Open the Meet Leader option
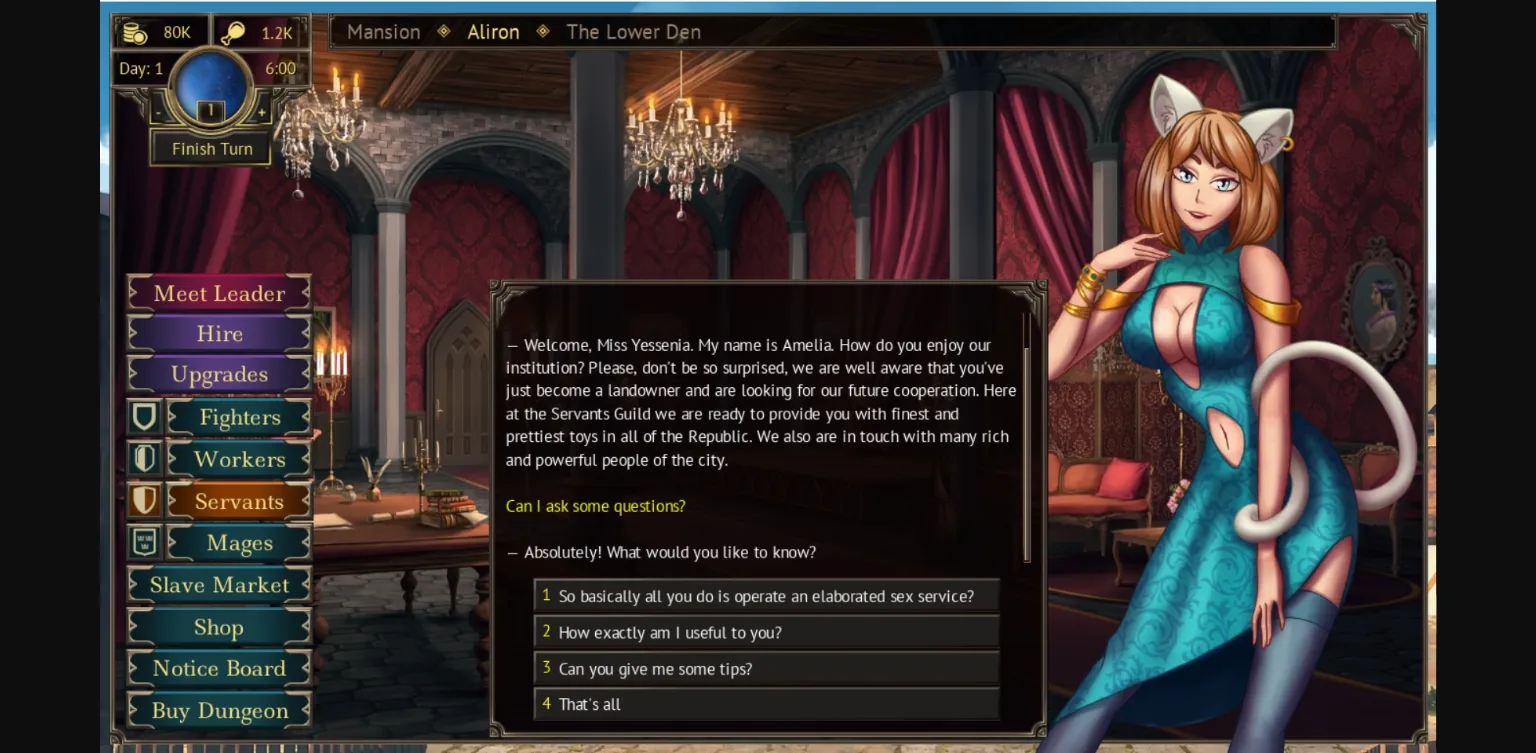The image size is (1536, 753). [x=218, y=293]
